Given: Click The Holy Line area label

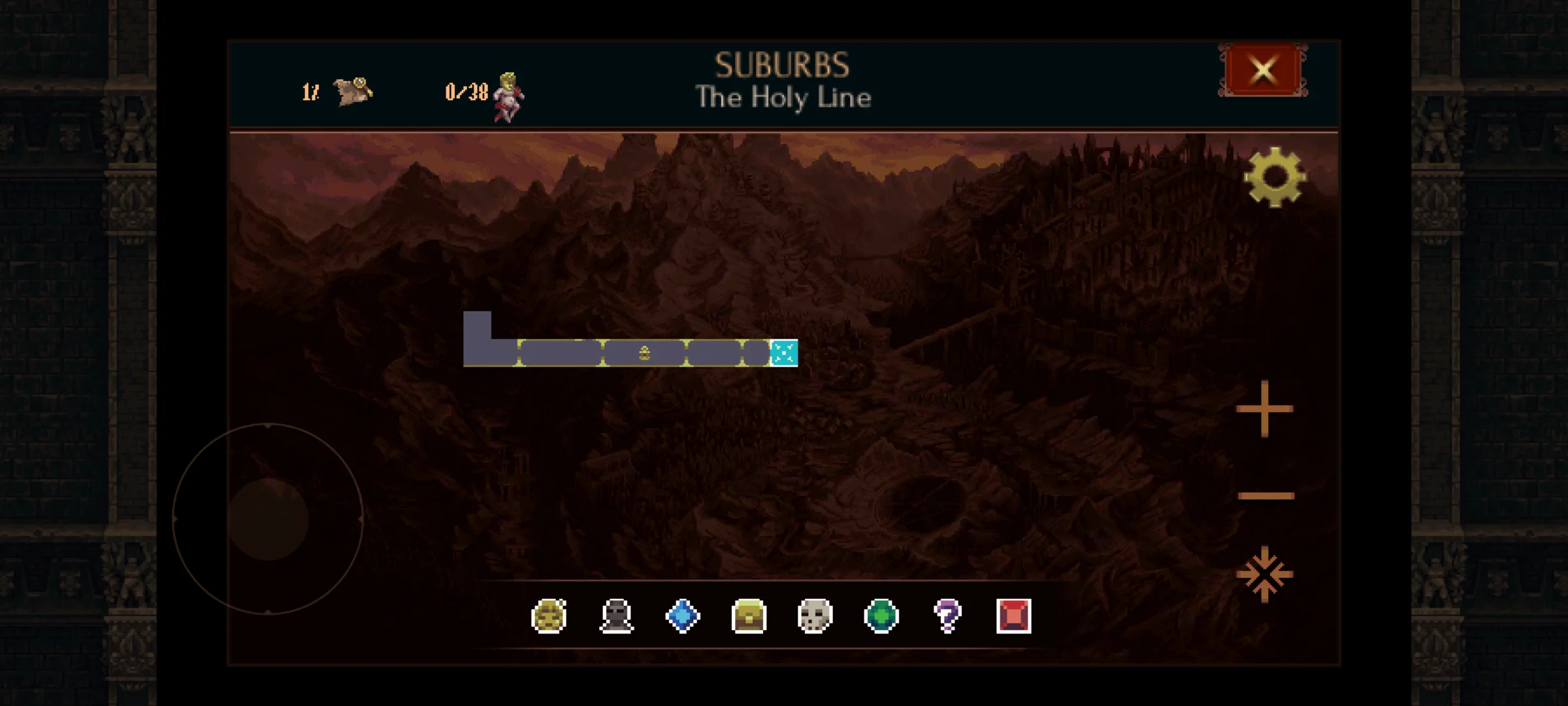Looking at the screenshot, I should click(x=783, y=98).
